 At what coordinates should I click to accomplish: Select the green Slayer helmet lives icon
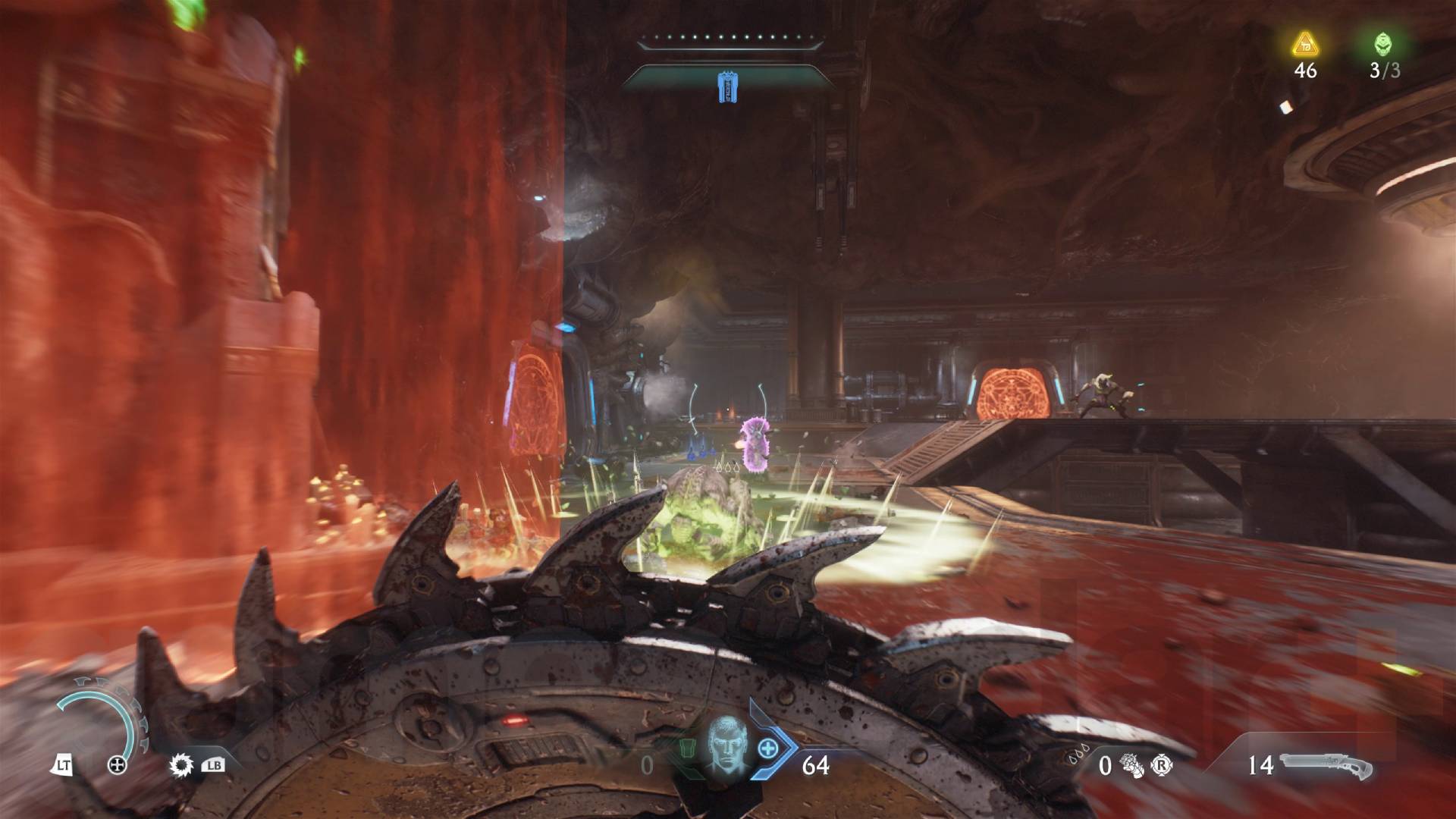1384,45
